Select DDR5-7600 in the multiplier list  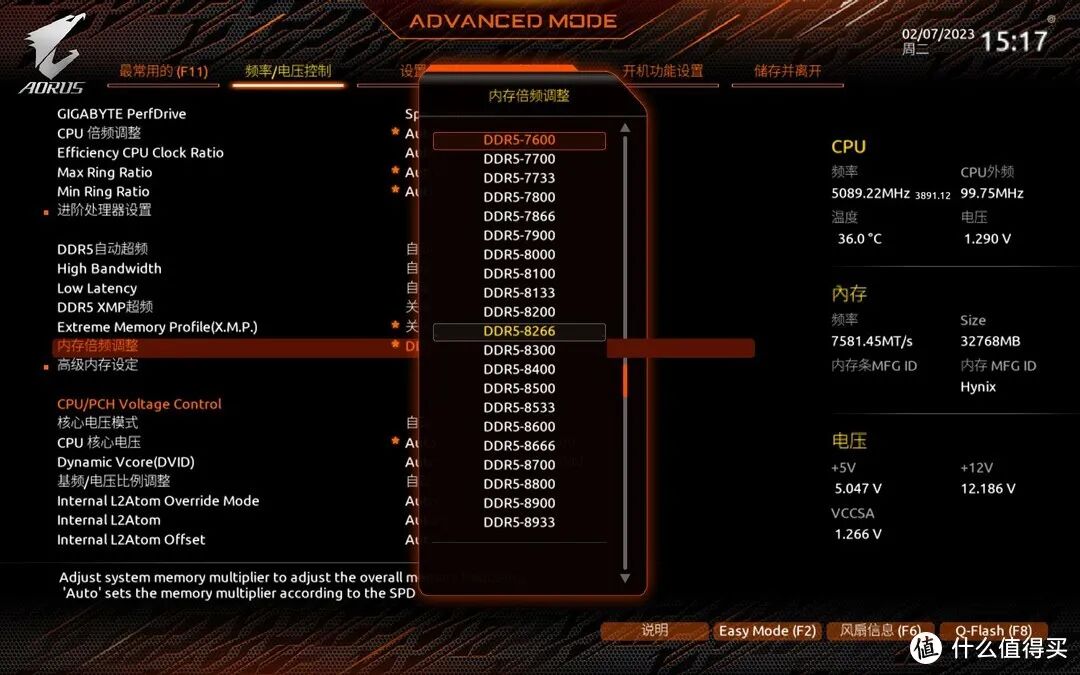click(x=519, y=140)
